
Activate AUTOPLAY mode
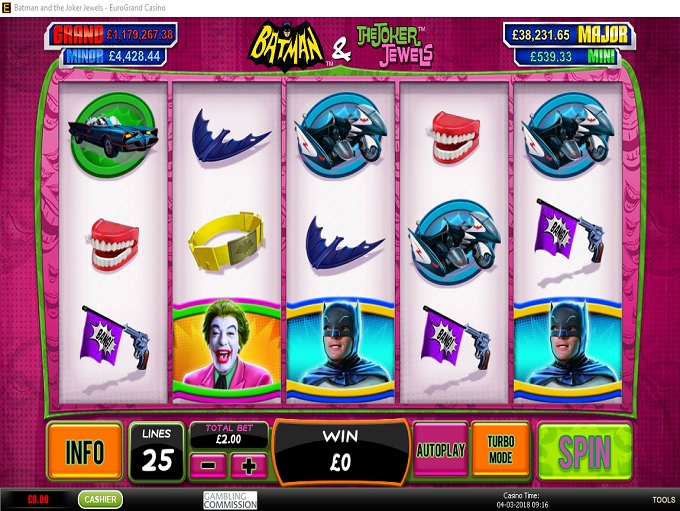tap(440, 450)
